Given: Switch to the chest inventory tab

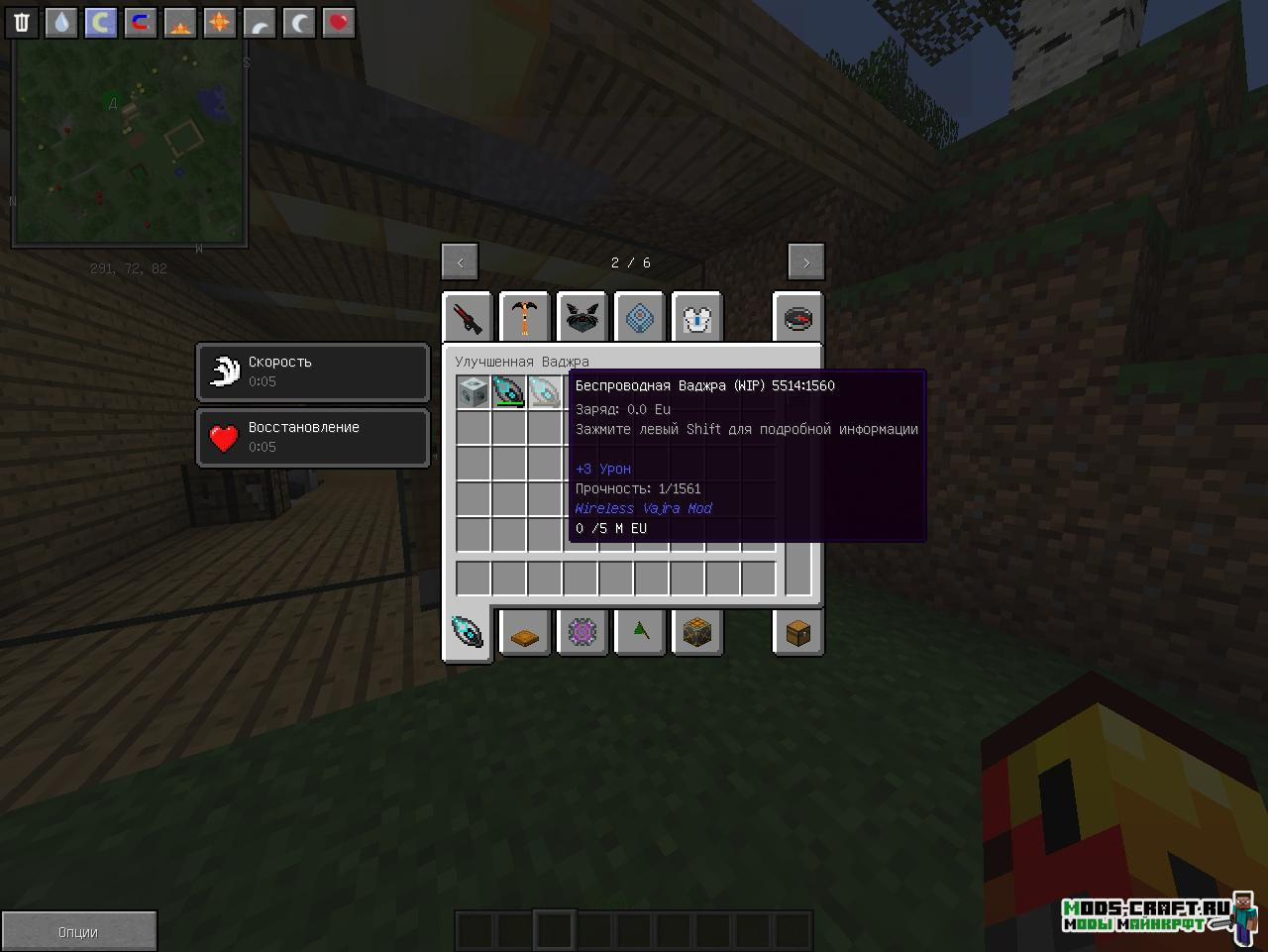Looking at the screenshot, I should [797, 632].
